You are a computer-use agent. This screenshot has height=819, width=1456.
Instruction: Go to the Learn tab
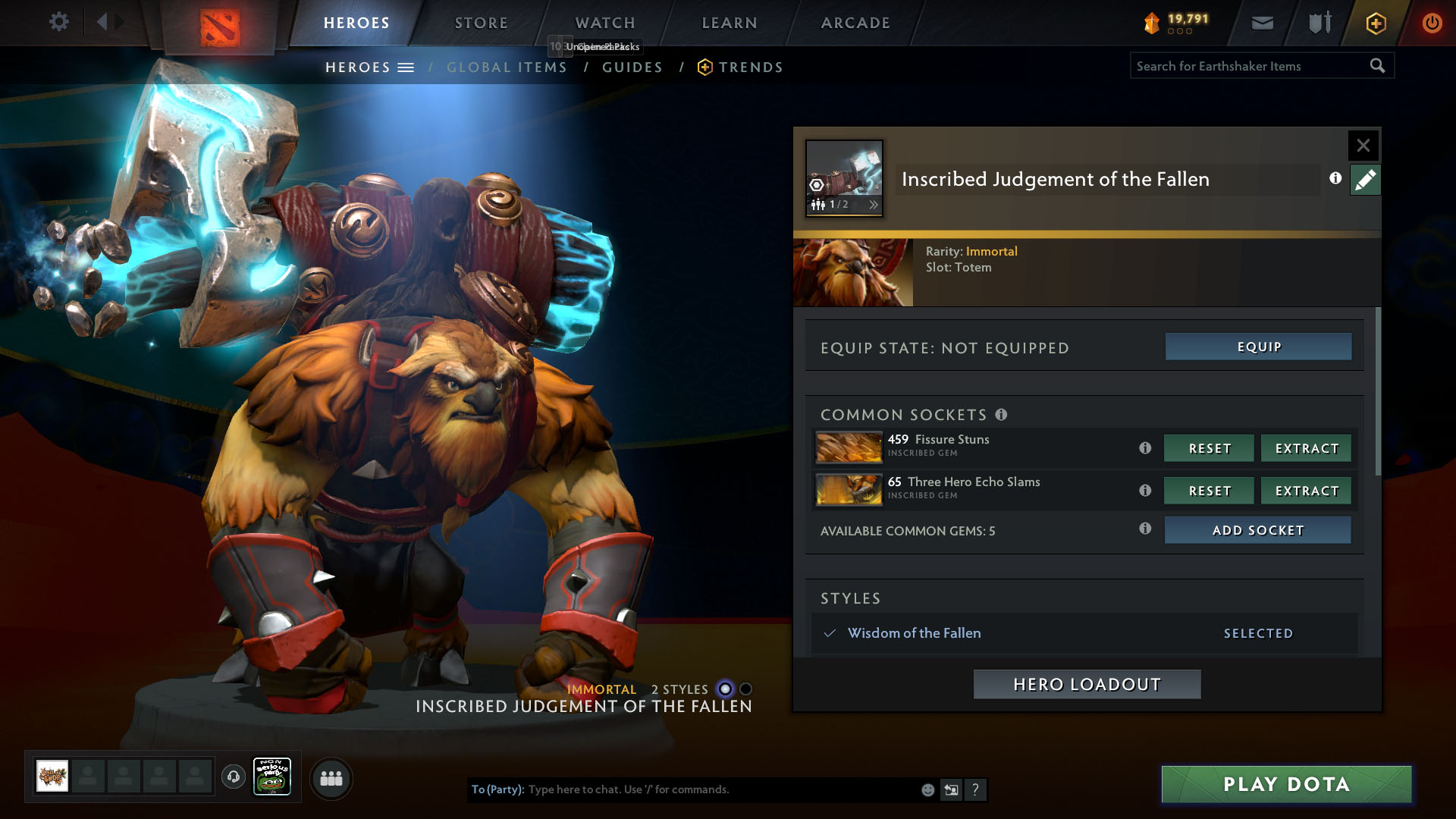729,23
